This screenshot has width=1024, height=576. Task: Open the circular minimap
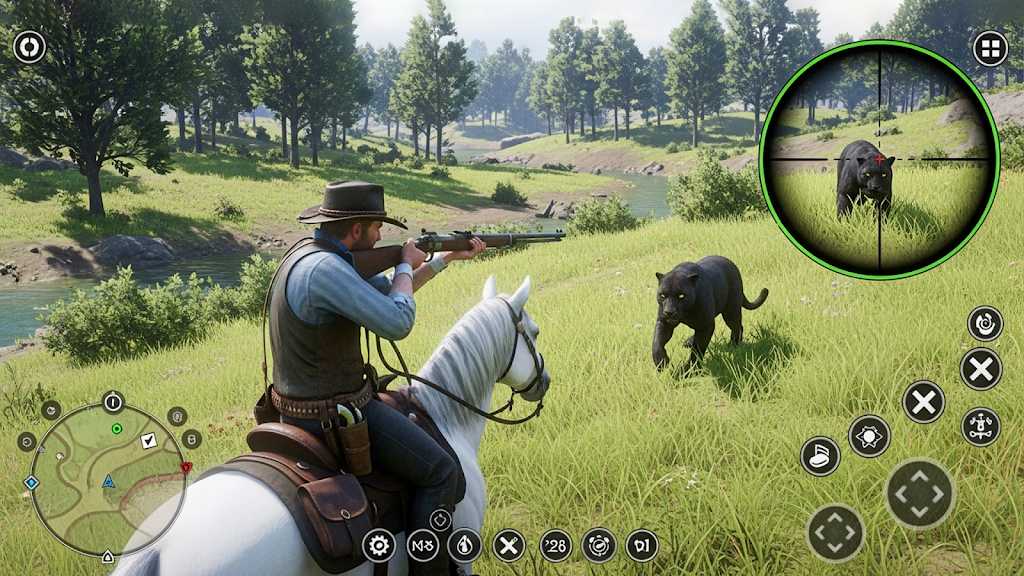point(107,478)
